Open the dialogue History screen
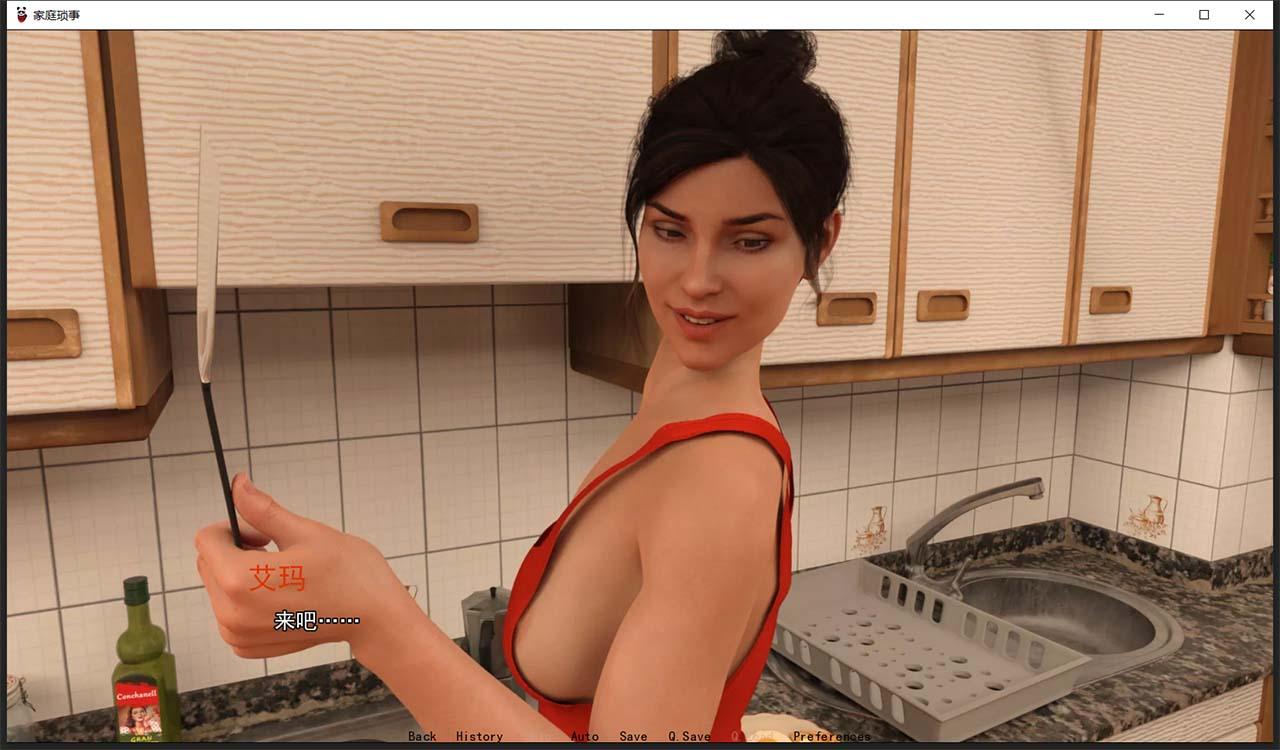The height and width of the screenshot is (750, 1280). pyautogui.click(x=480, y=736)
